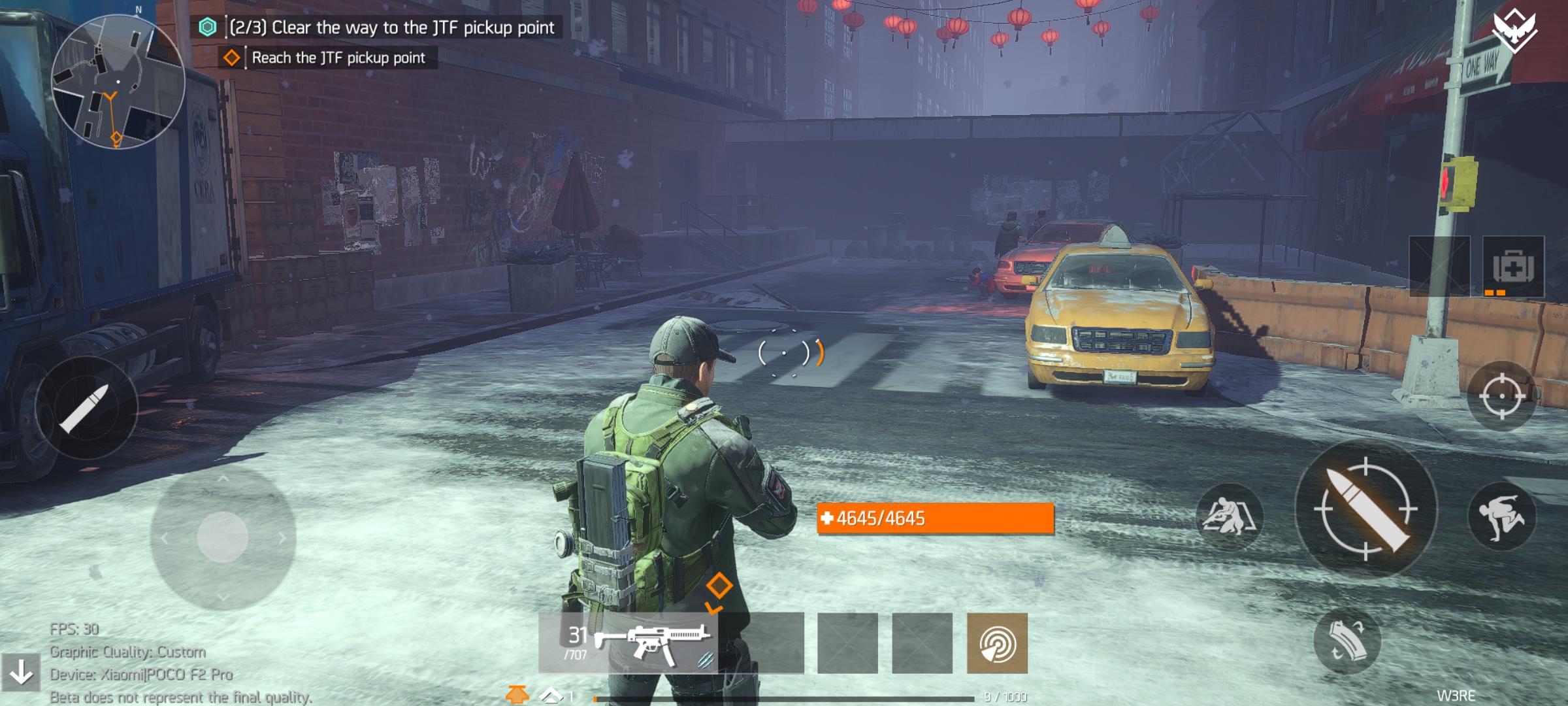
Task: Move character with the virtual joystick
Action: pyautogui.click(x=222, y=537)
